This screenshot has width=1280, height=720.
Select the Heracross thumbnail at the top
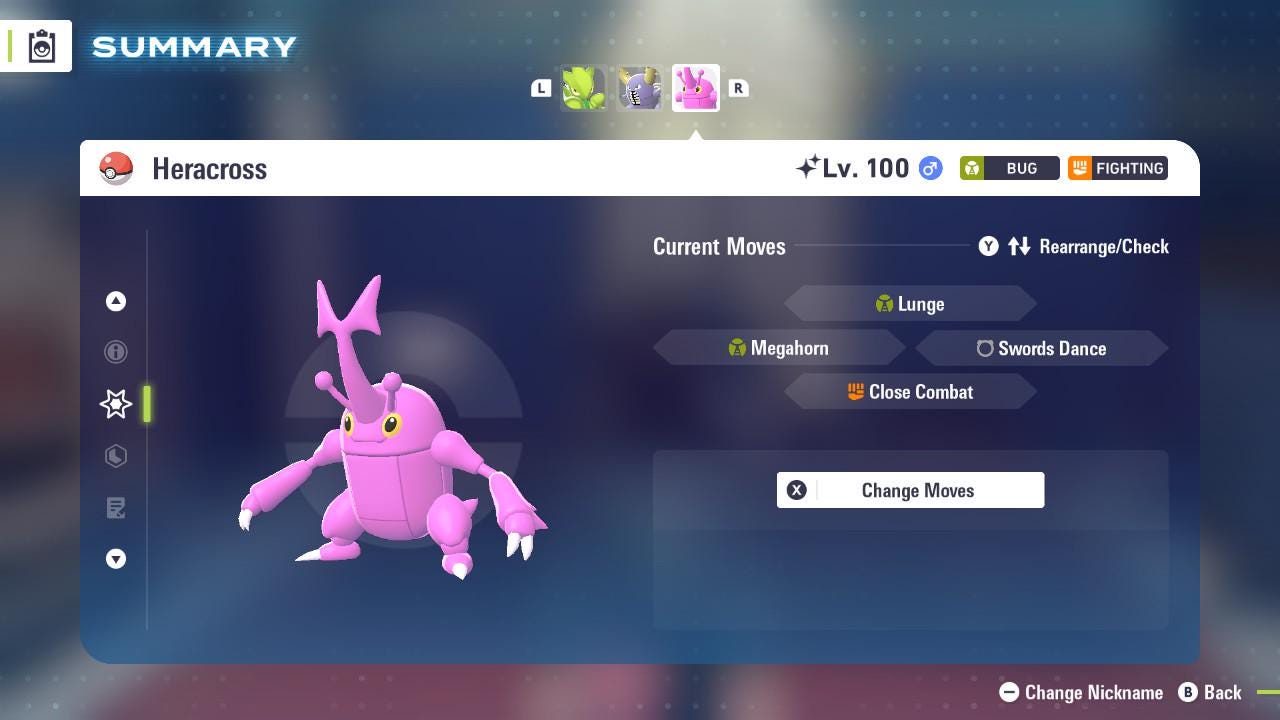[695, 88]
